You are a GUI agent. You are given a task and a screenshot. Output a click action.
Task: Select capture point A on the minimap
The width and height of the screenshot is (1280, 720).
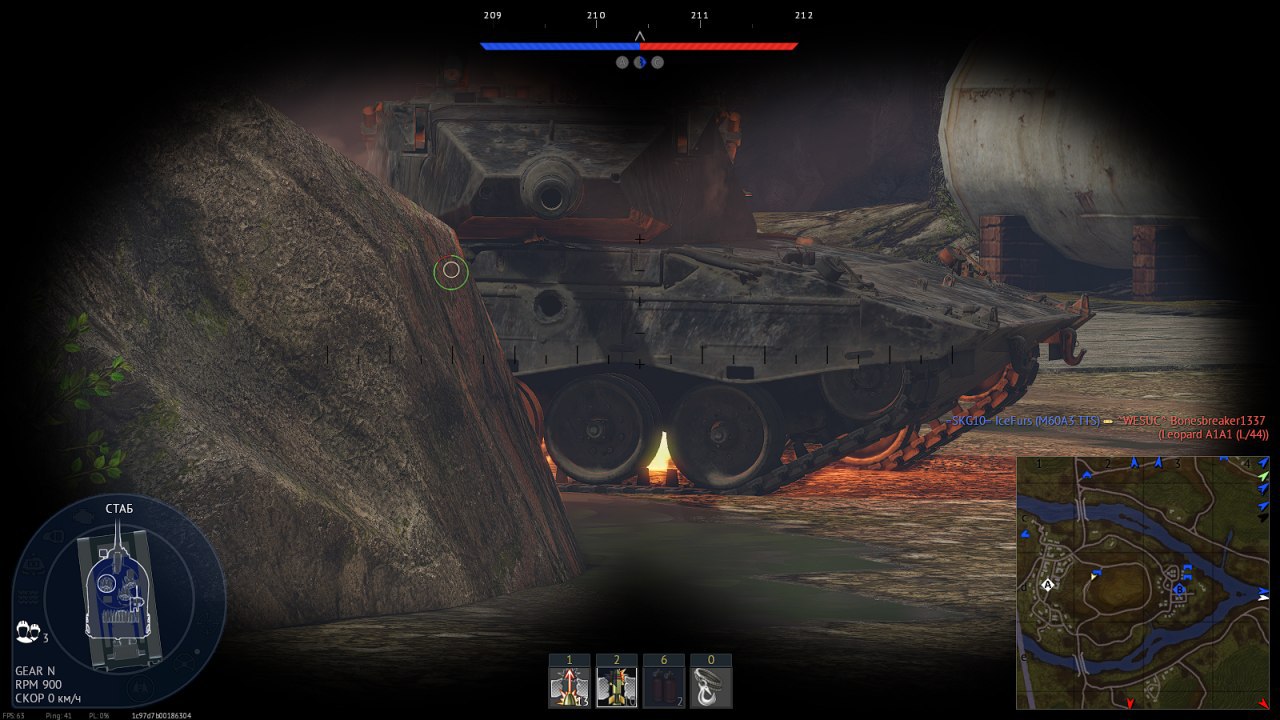click(1048, 584)
